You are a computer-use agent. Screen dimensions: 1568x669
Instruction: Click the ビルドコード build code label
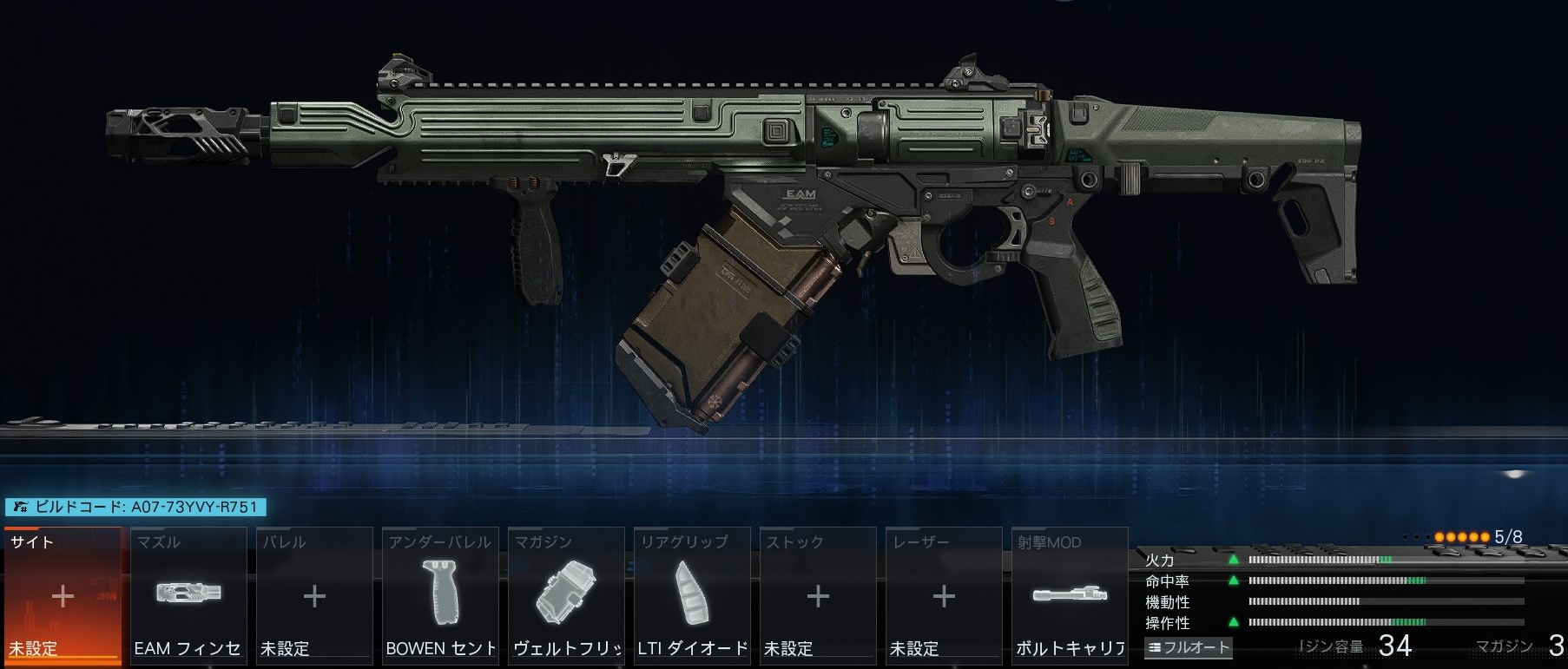pyautogui.click(x=135, y=507)
